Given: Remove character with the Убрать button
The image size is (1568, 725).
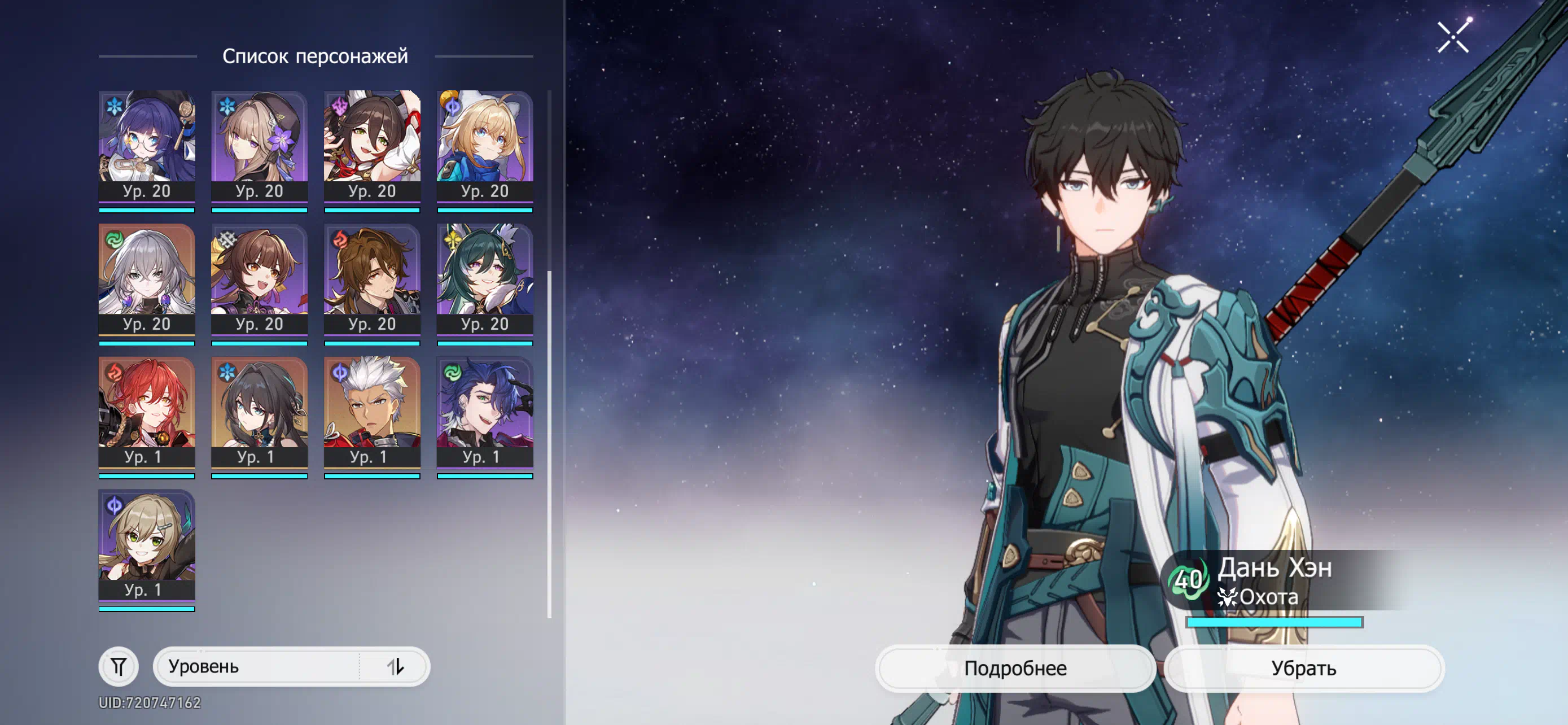Looking at the screenshot, I should point(1303,668).
